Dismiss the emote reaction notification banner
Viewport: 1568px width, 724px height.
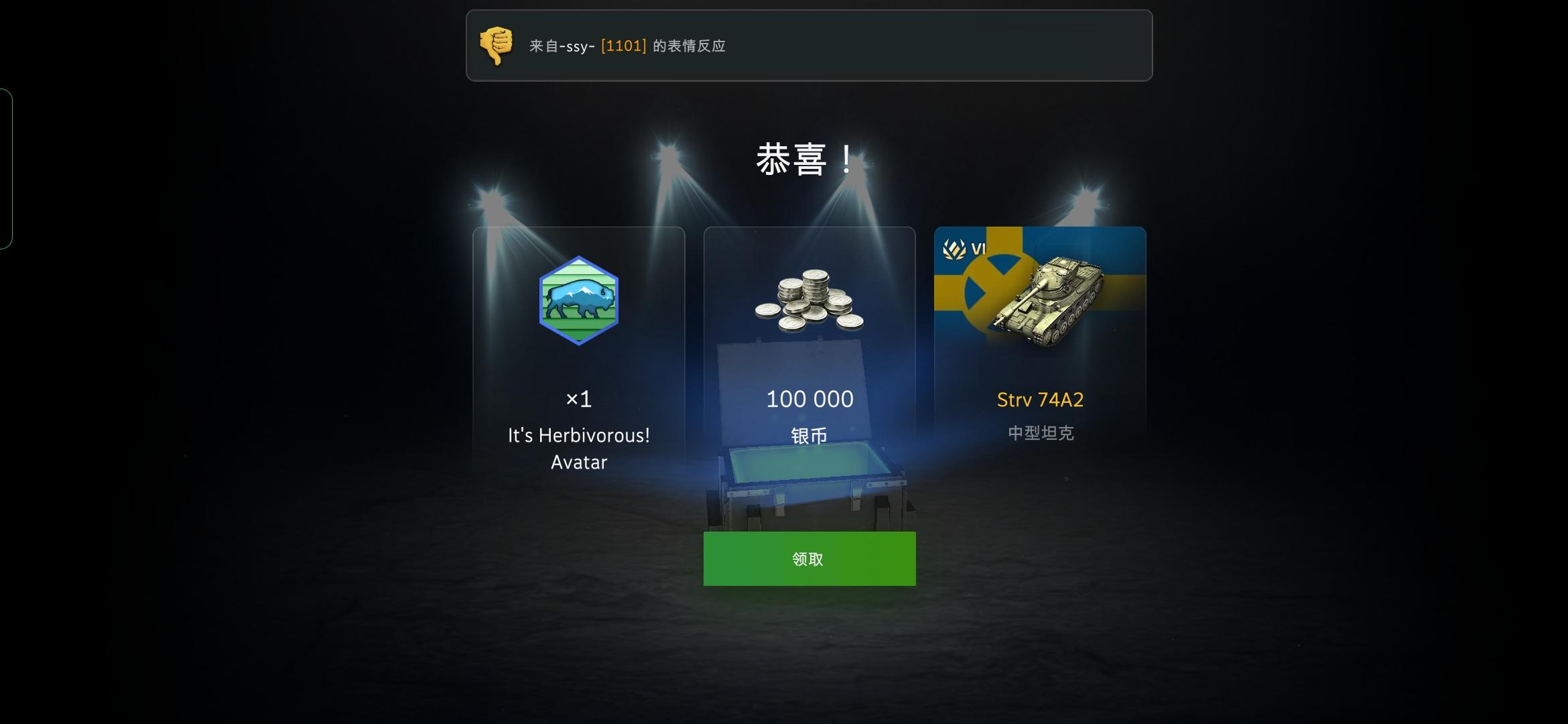click(809, 46)
